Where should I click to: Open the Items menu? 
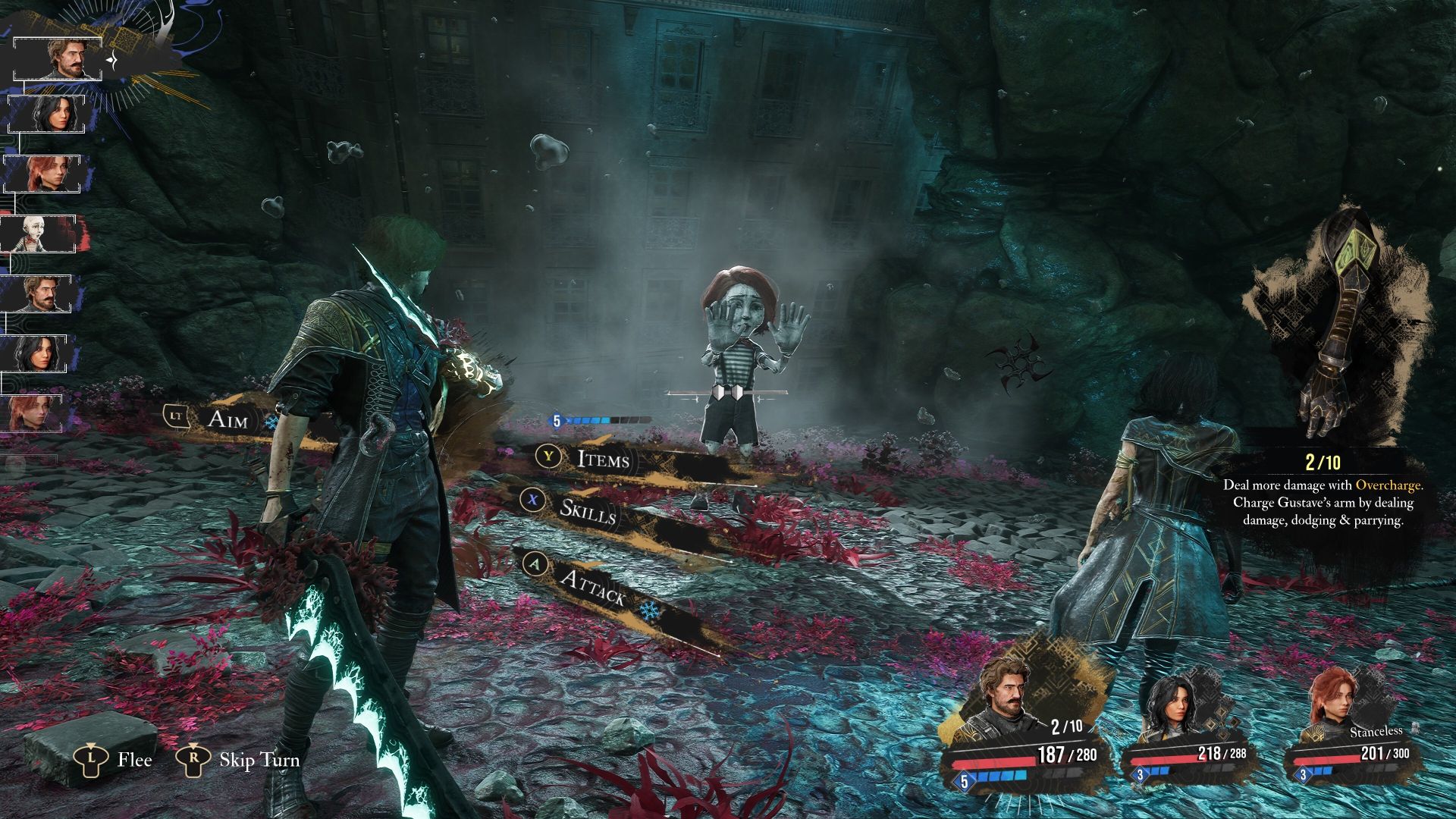(x=603, y=458)
